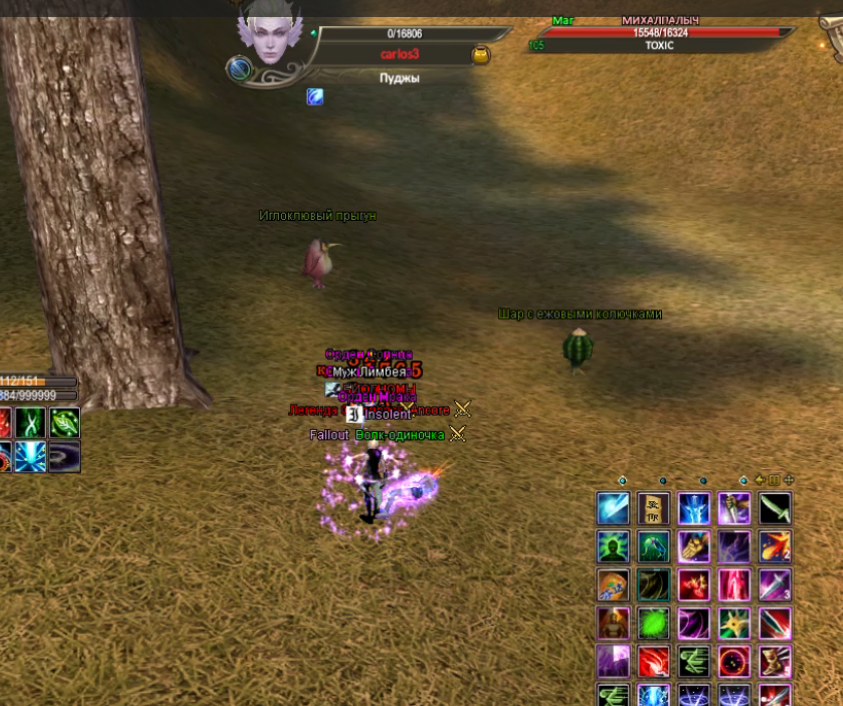843x706 pixels.
Task: Use the yellow shuriken star skill
Action: pyautogui.click(x=734, y=623)
